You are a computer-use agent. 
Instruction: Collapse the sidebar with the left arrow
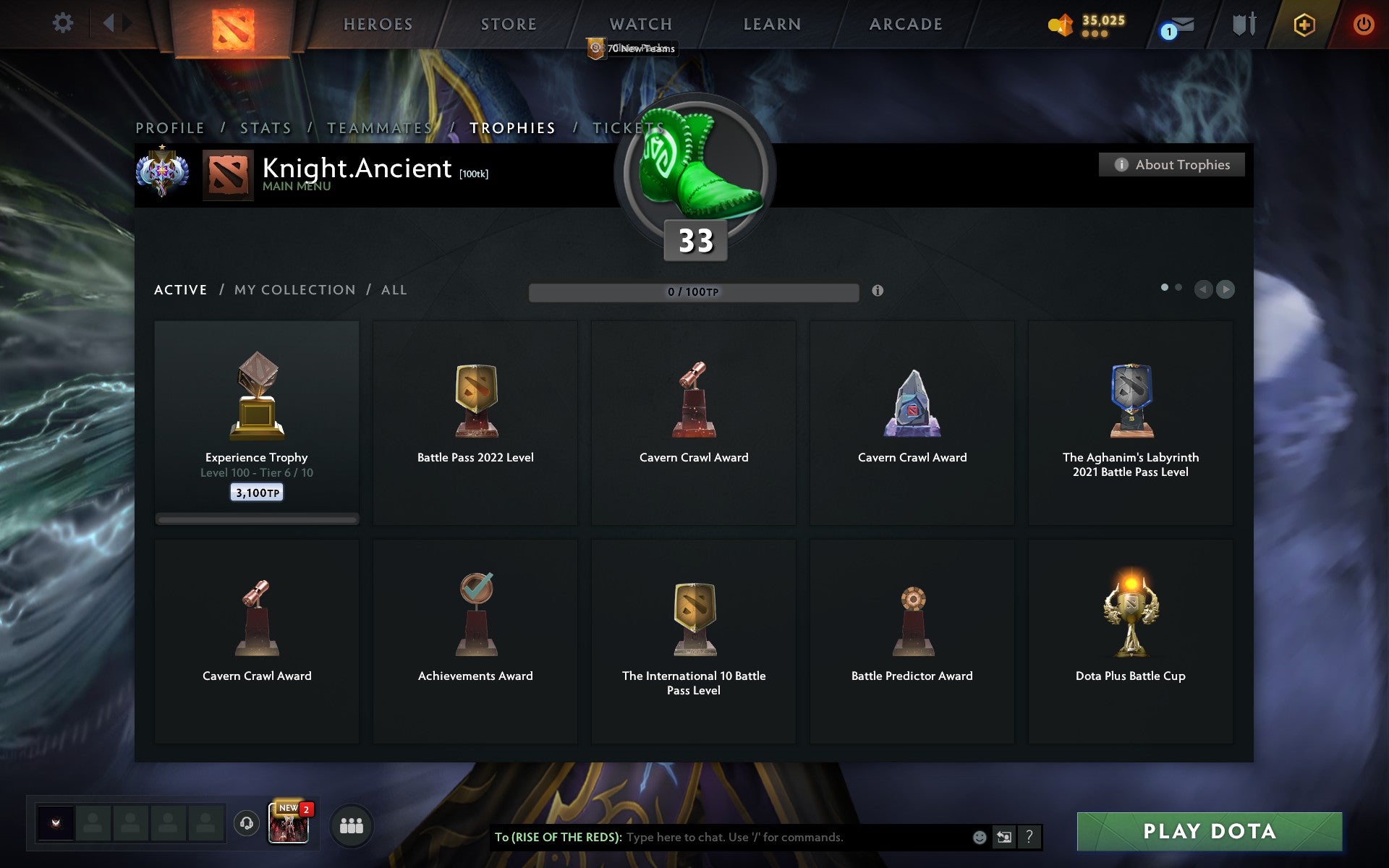point(109,22)
